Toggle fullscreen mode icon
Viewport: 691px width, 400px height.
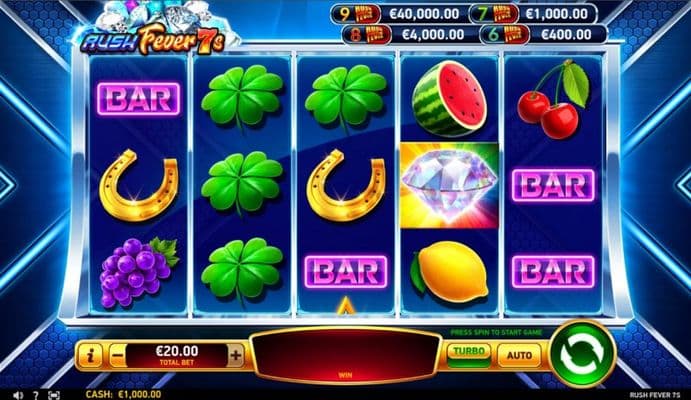coord(53,394)
